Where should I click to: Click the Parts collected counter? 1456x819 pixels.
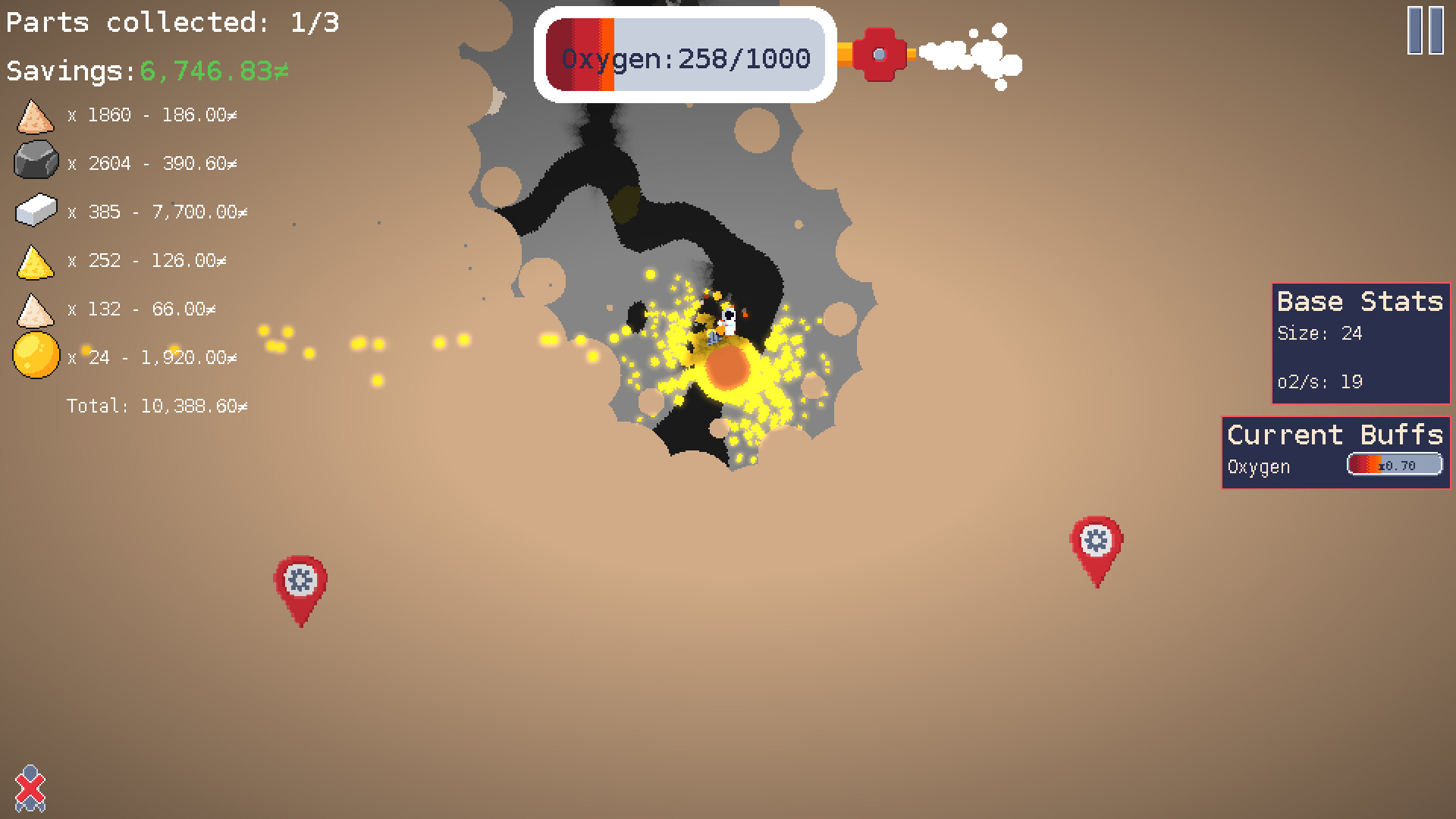(x=171, y=21)
